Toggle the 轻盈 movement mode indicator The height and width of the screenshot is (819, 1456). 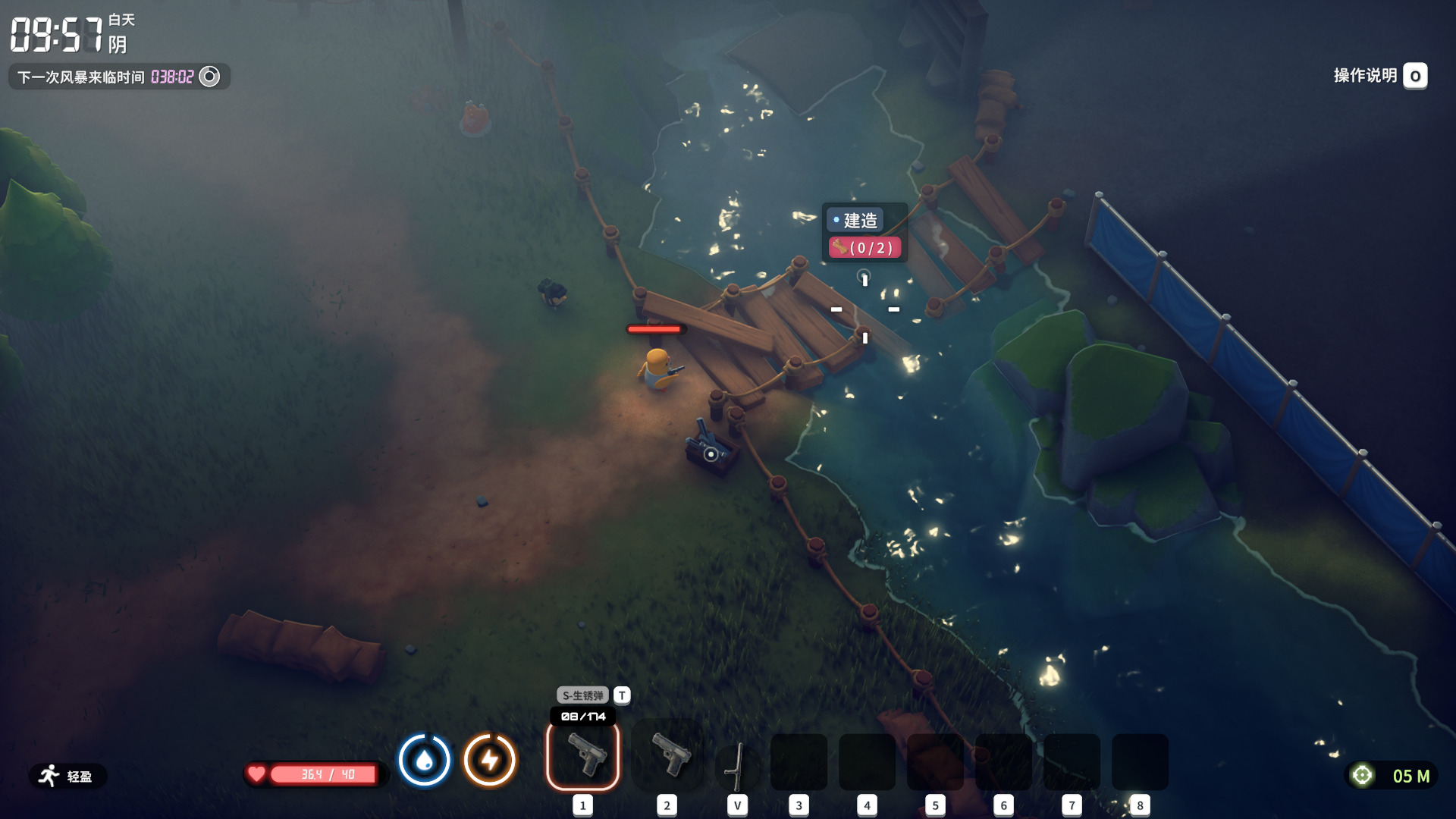67,776
